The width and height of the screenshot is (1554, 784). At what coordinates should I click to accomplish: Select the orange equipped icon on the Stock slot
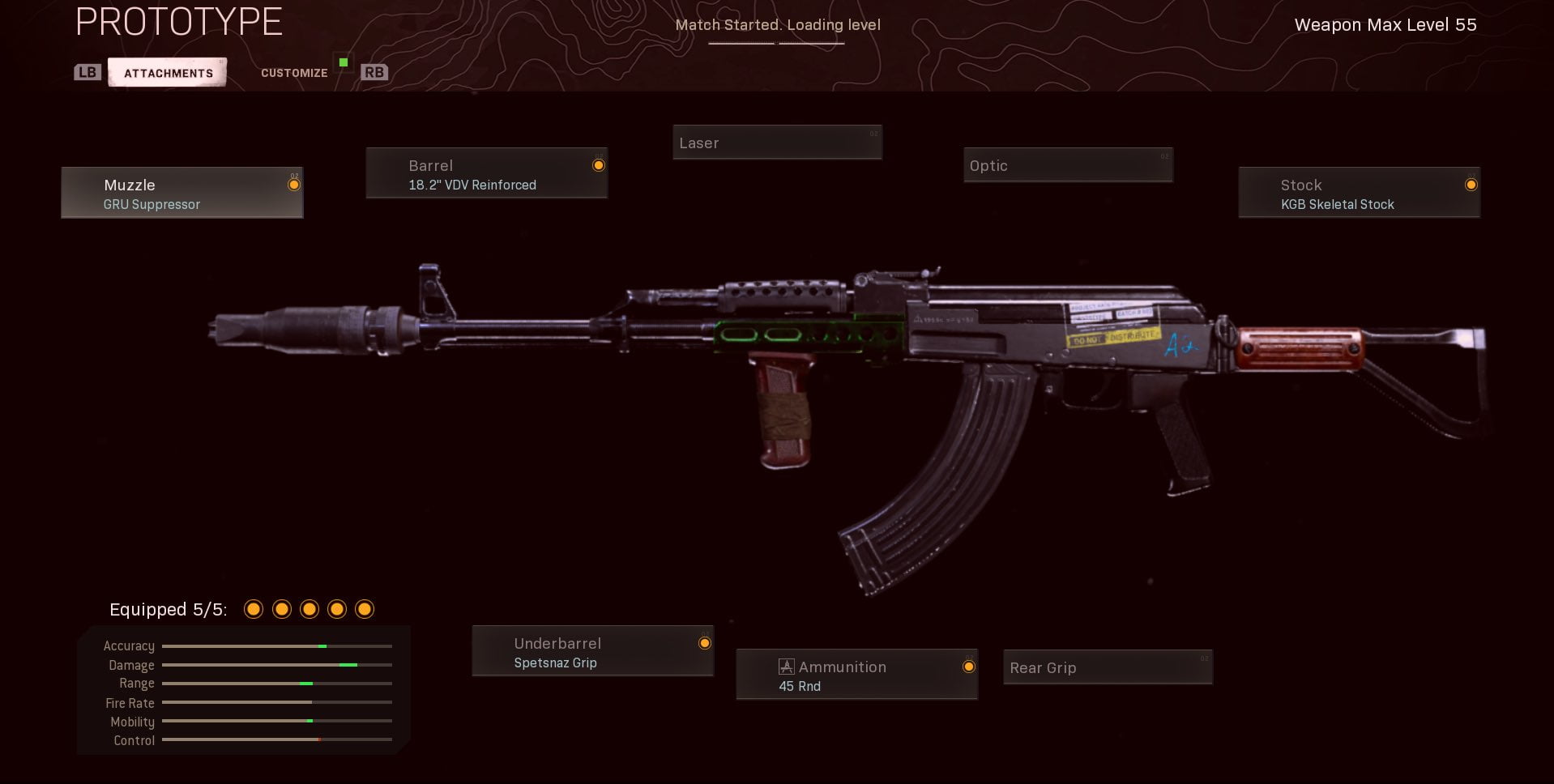pos(1471,185)
